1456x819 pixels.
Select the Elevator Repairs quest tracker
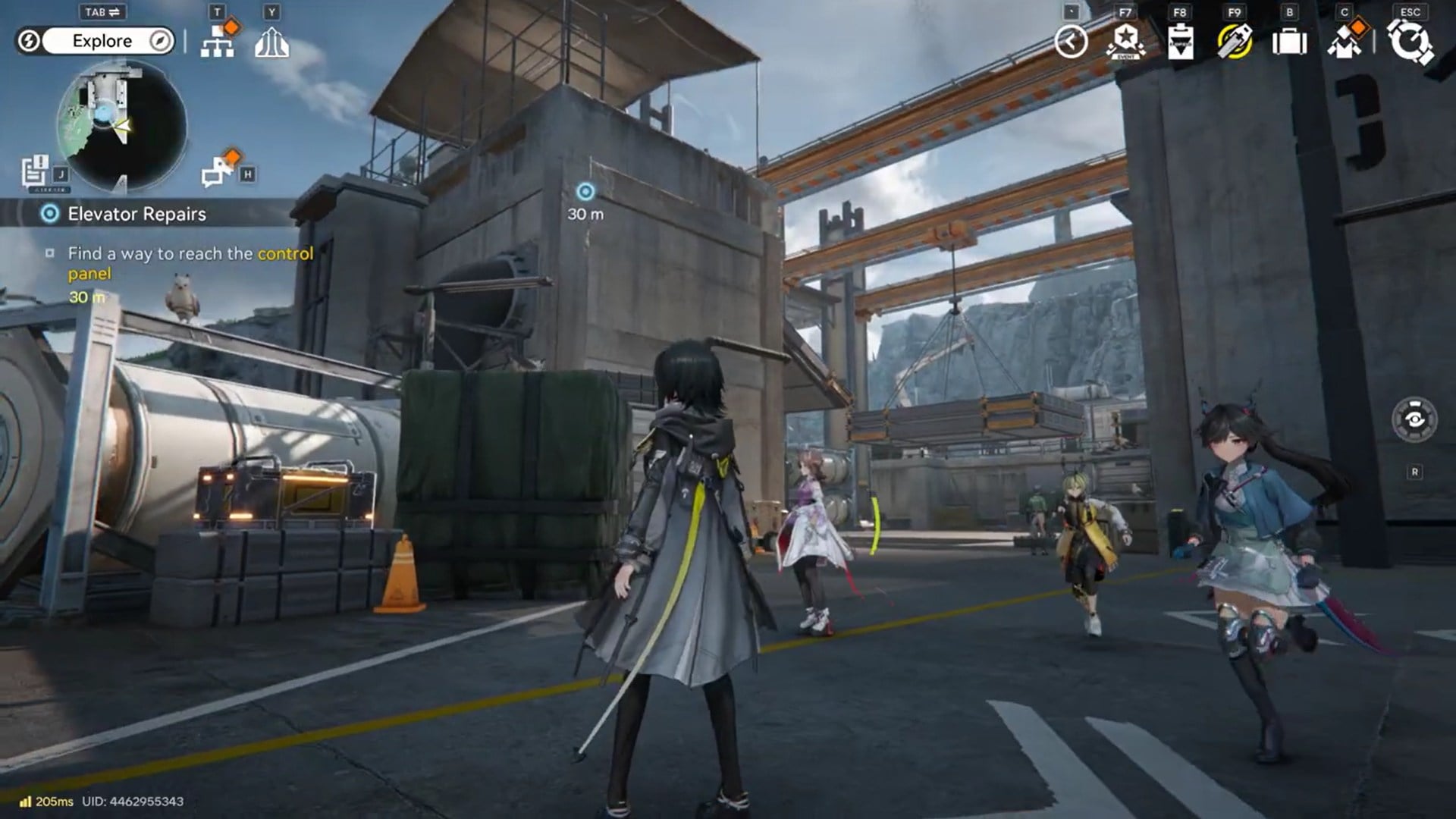[136, 214]
